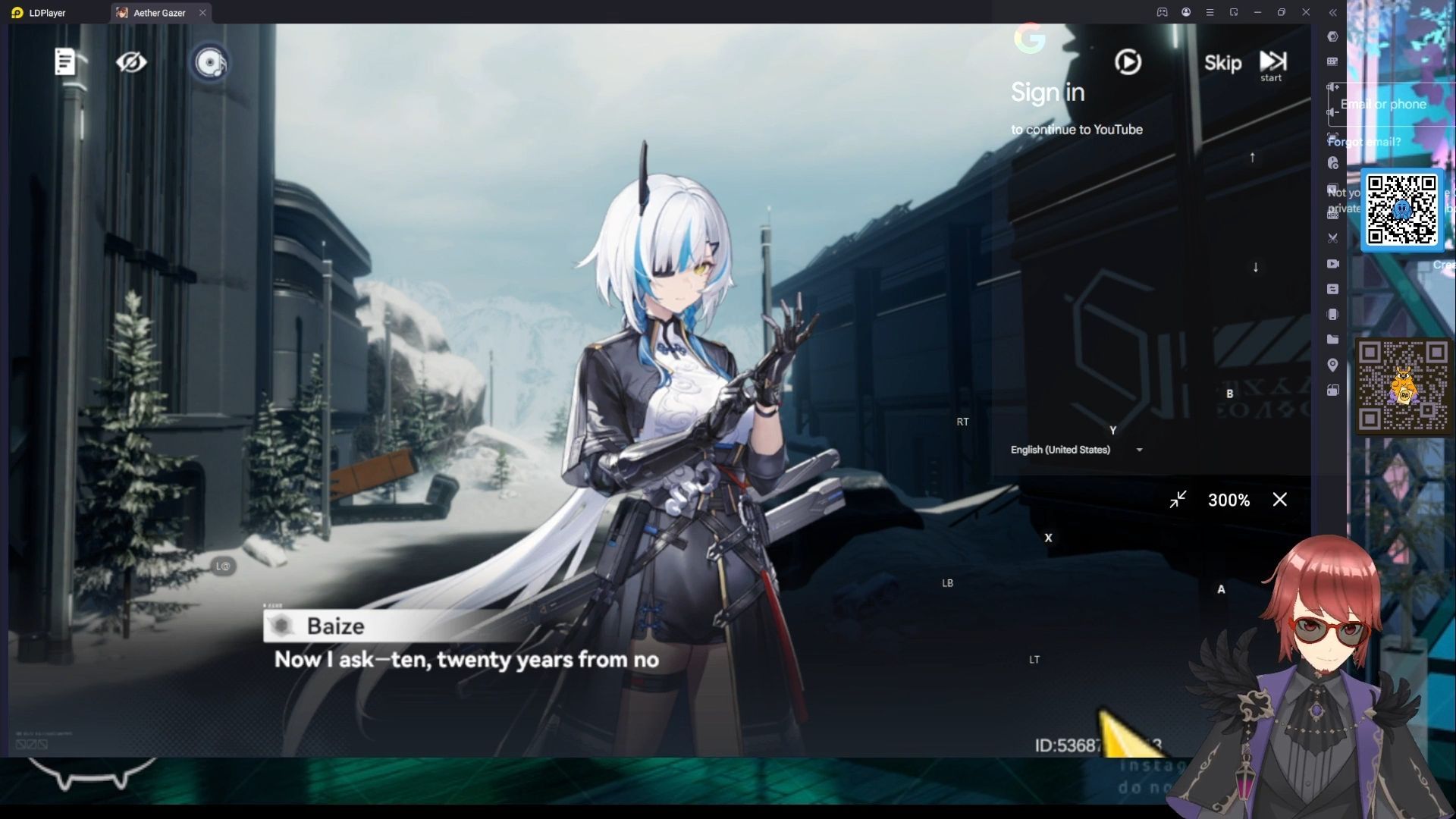Open the dialogue log document icon
This screenshot has height=819, width=1456.
pyautogui.click(x=65, y=62)
